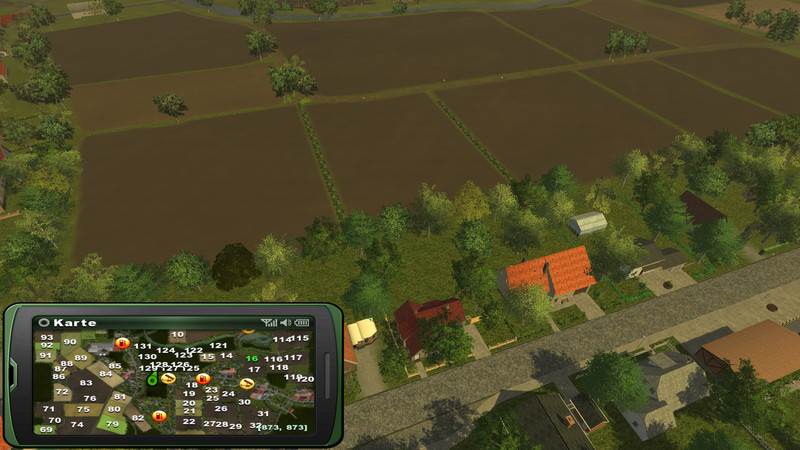Screen dimensions: 800x450
Task: Select field 72 on the map
Action: coord(62,392)
